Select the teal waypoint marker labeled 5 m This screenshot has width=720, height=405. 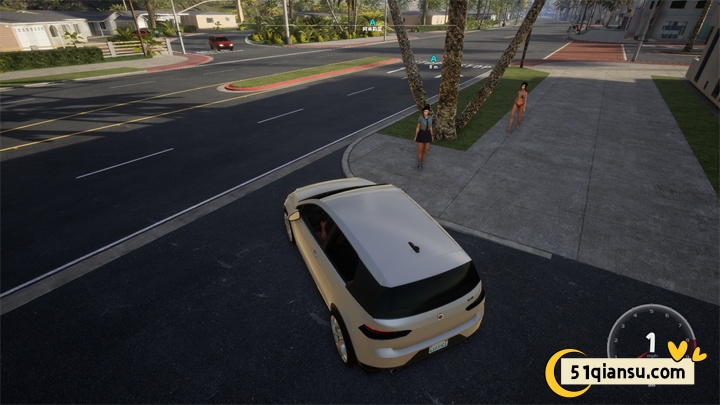click(433, 59)
